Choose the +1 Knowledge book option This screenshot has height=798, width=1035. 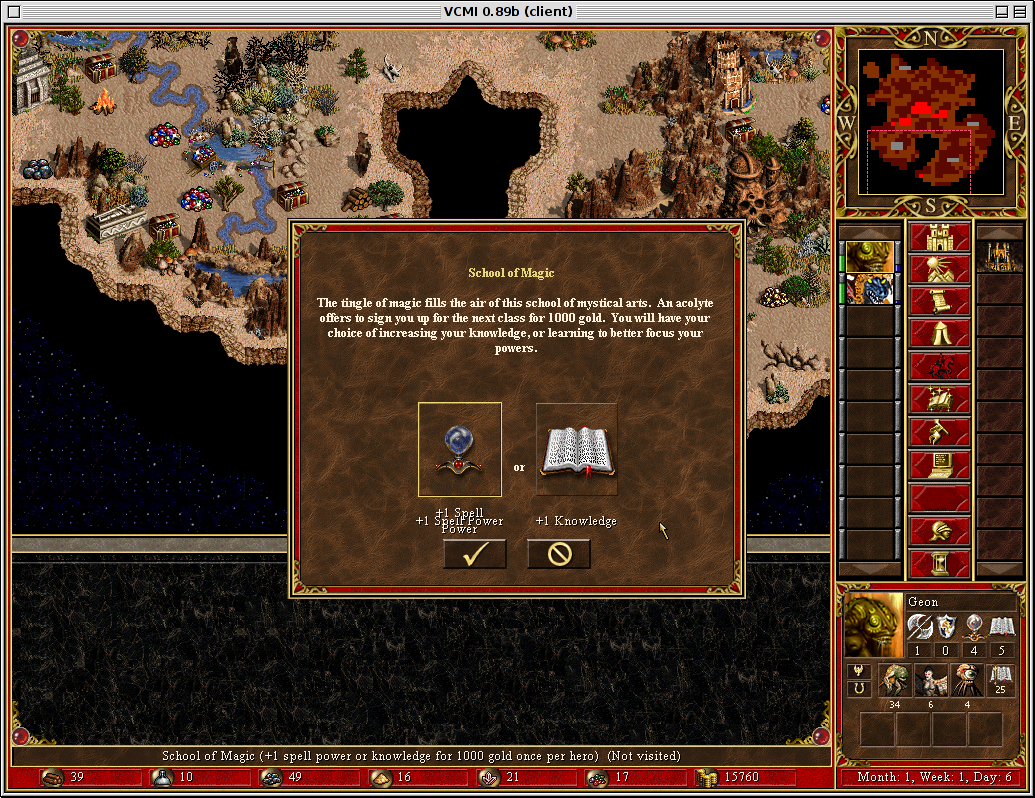coord(576,450)
